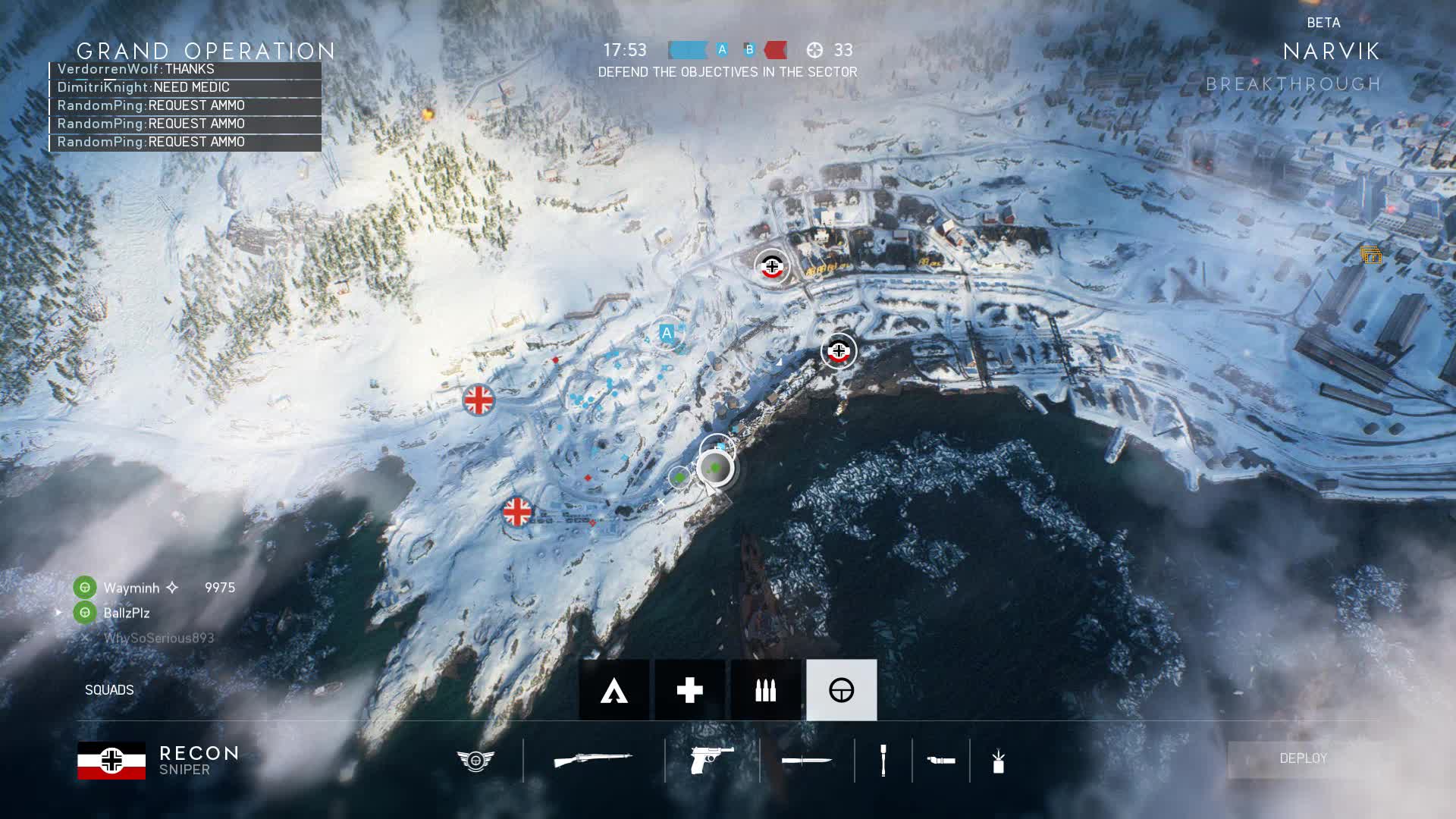Select squadmate Wayminh in the squad list
Image resolution: width=1456 pixels, height=819 pixels.
coord(131,588)
